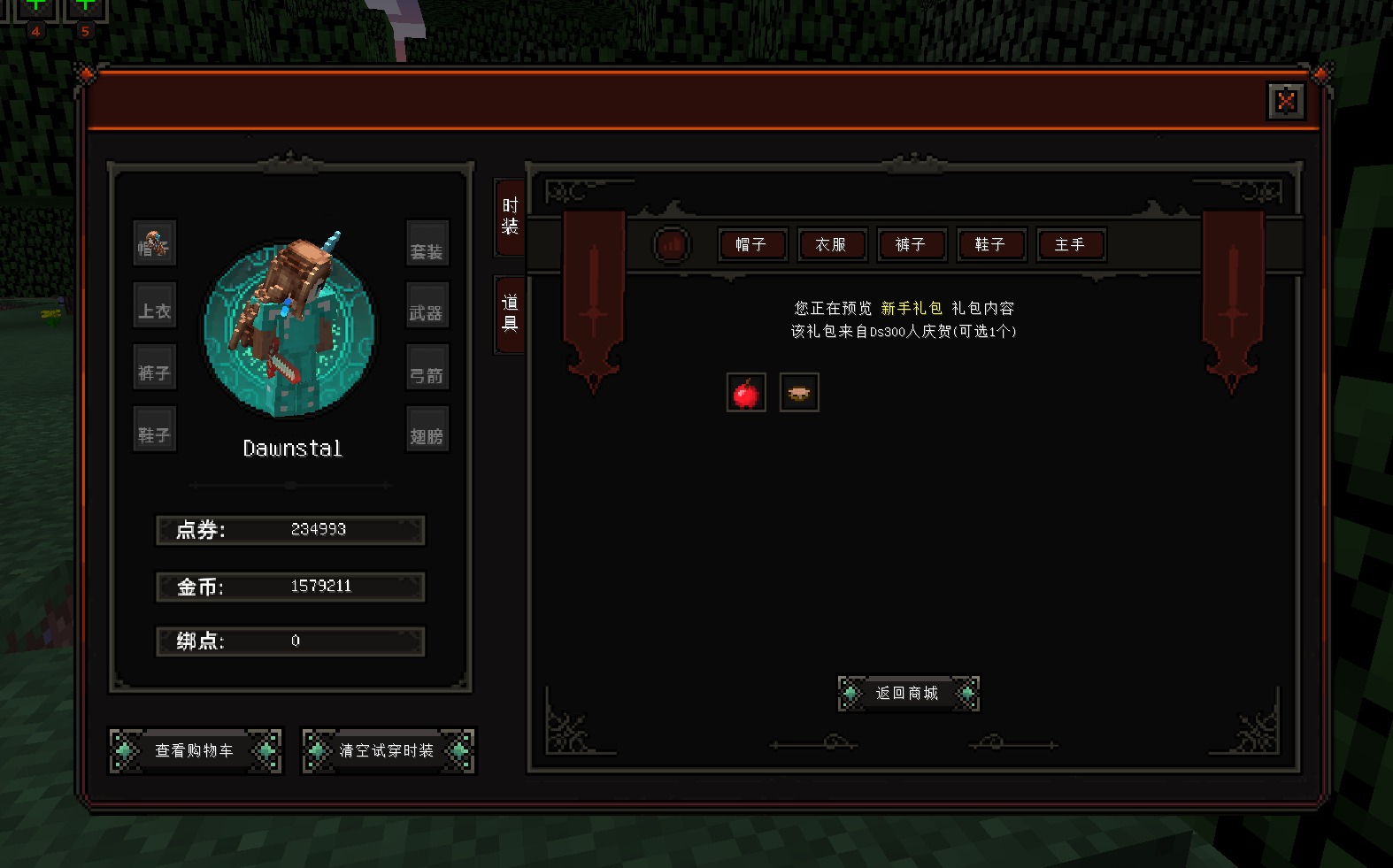
Task: Open the cart via 查看购物车
Action: [x=195, y=751]
